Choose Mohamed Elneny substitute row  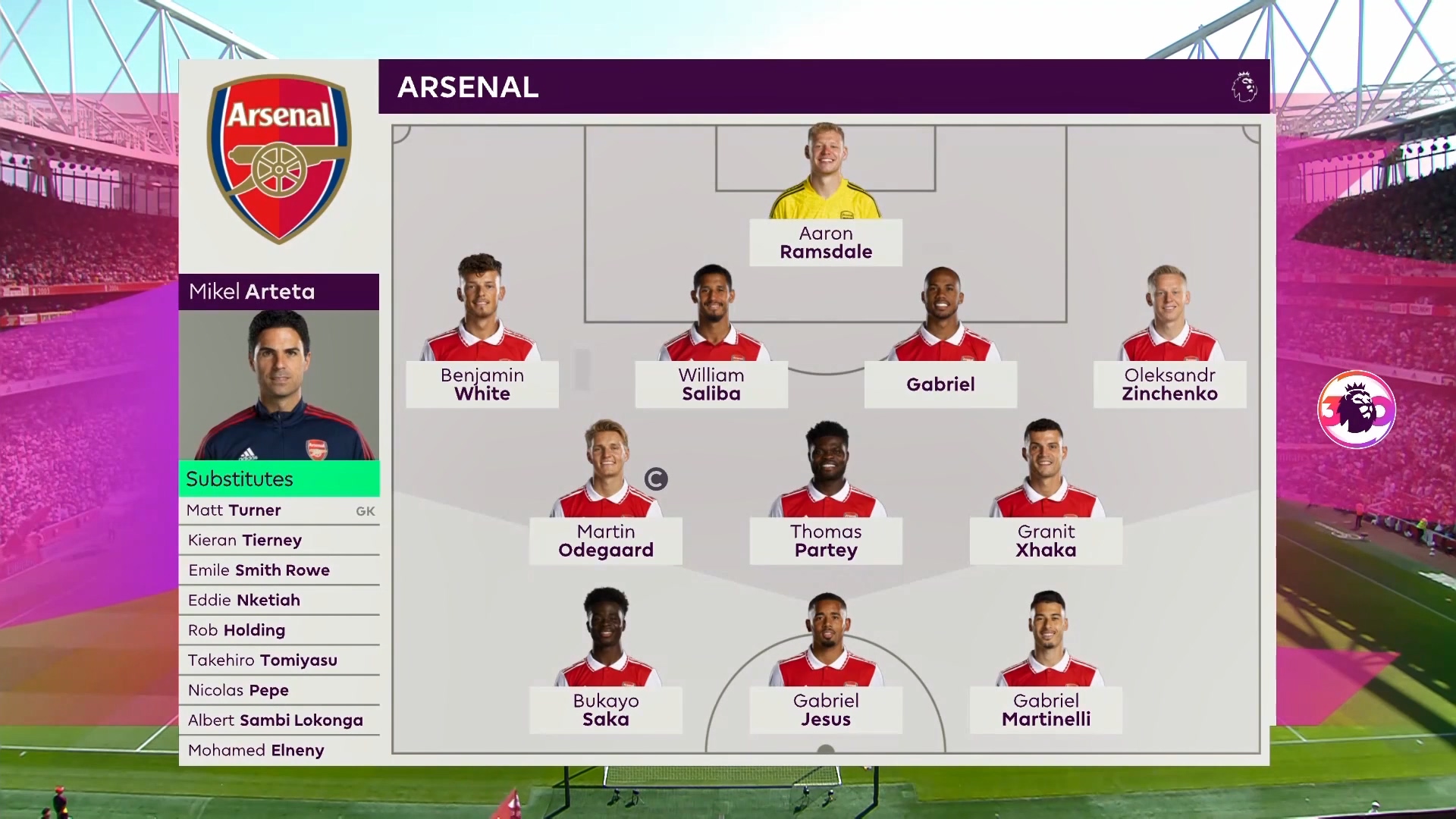(x=279, y=750)
